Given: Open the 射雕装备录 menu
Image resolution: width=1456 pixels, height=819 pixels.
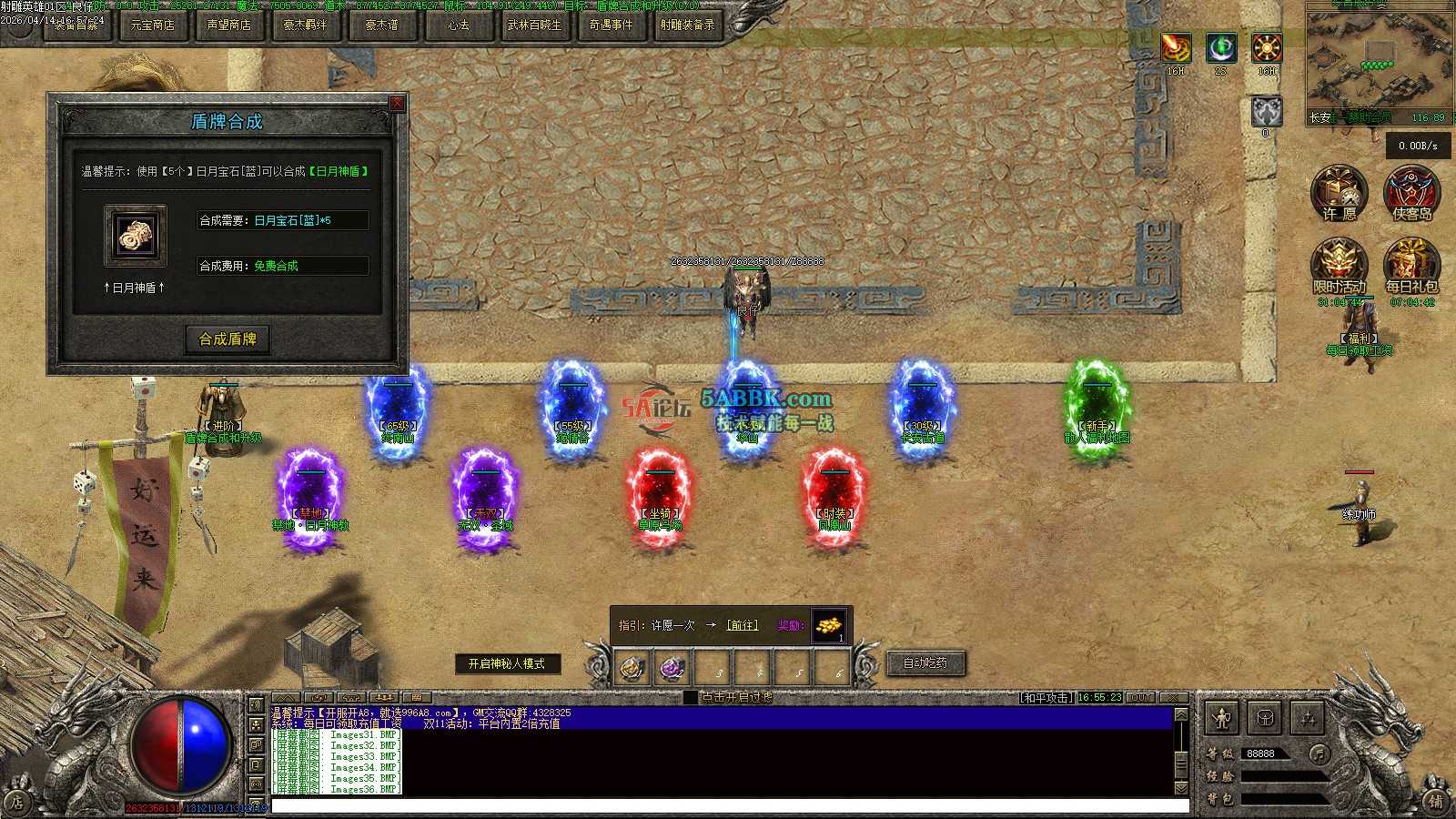Looking at the screenshot, I should coord(687,25).
